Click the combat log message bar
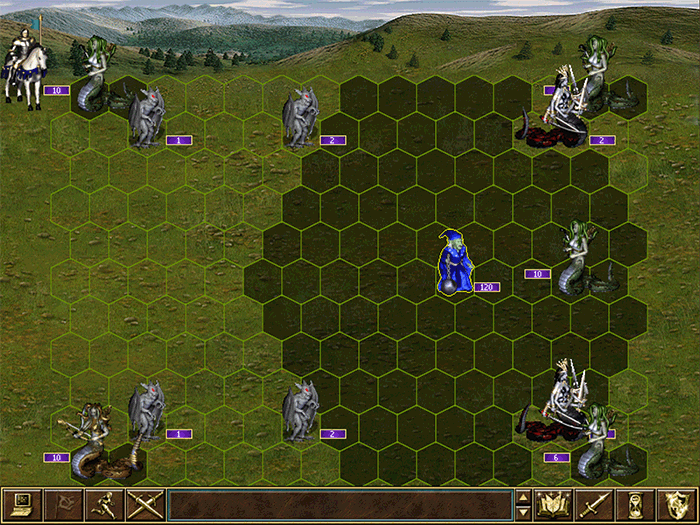 [x=340, y=504]
